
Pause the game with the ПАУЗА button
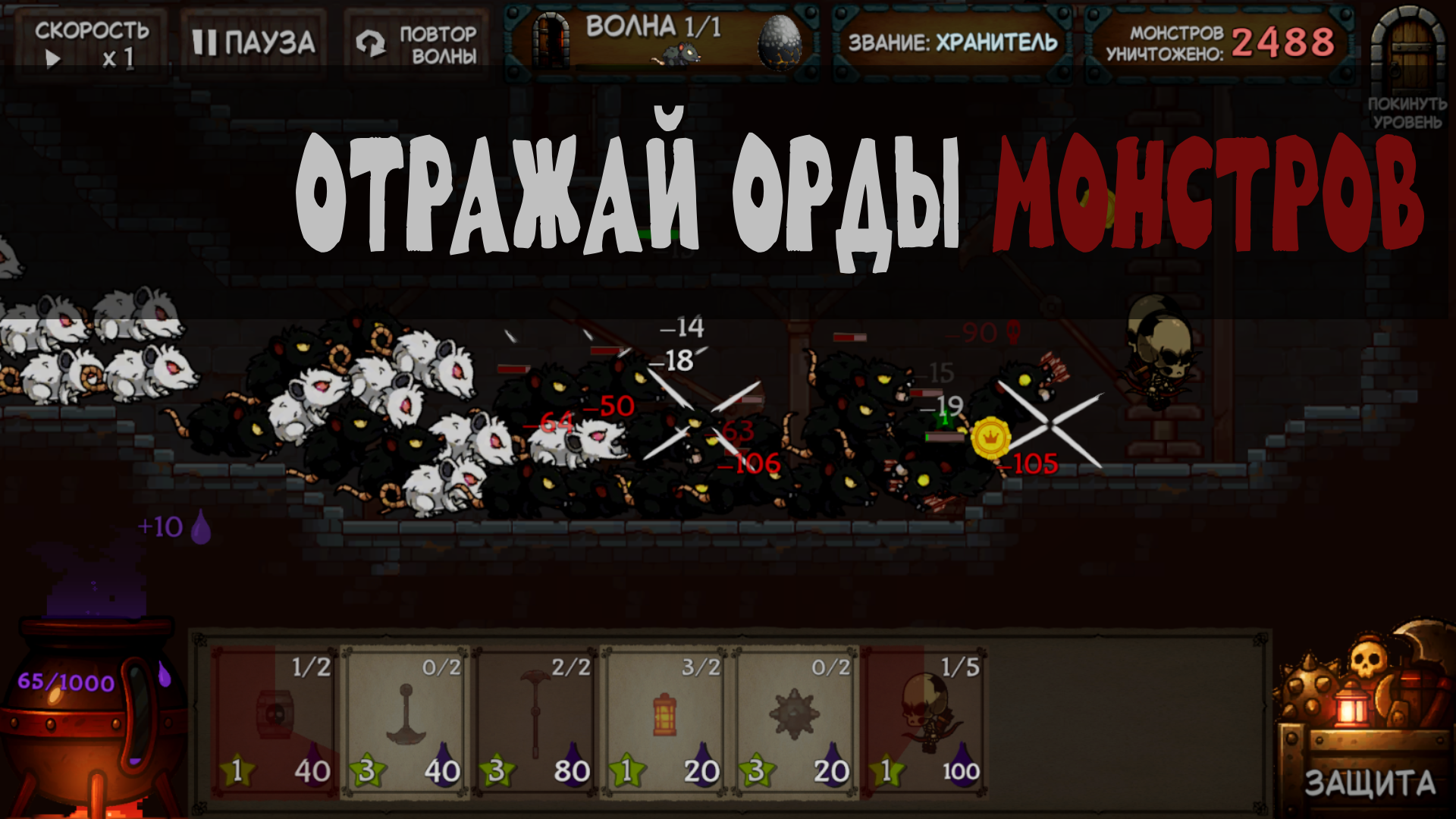pyautogui.click(x=254, y=42)
